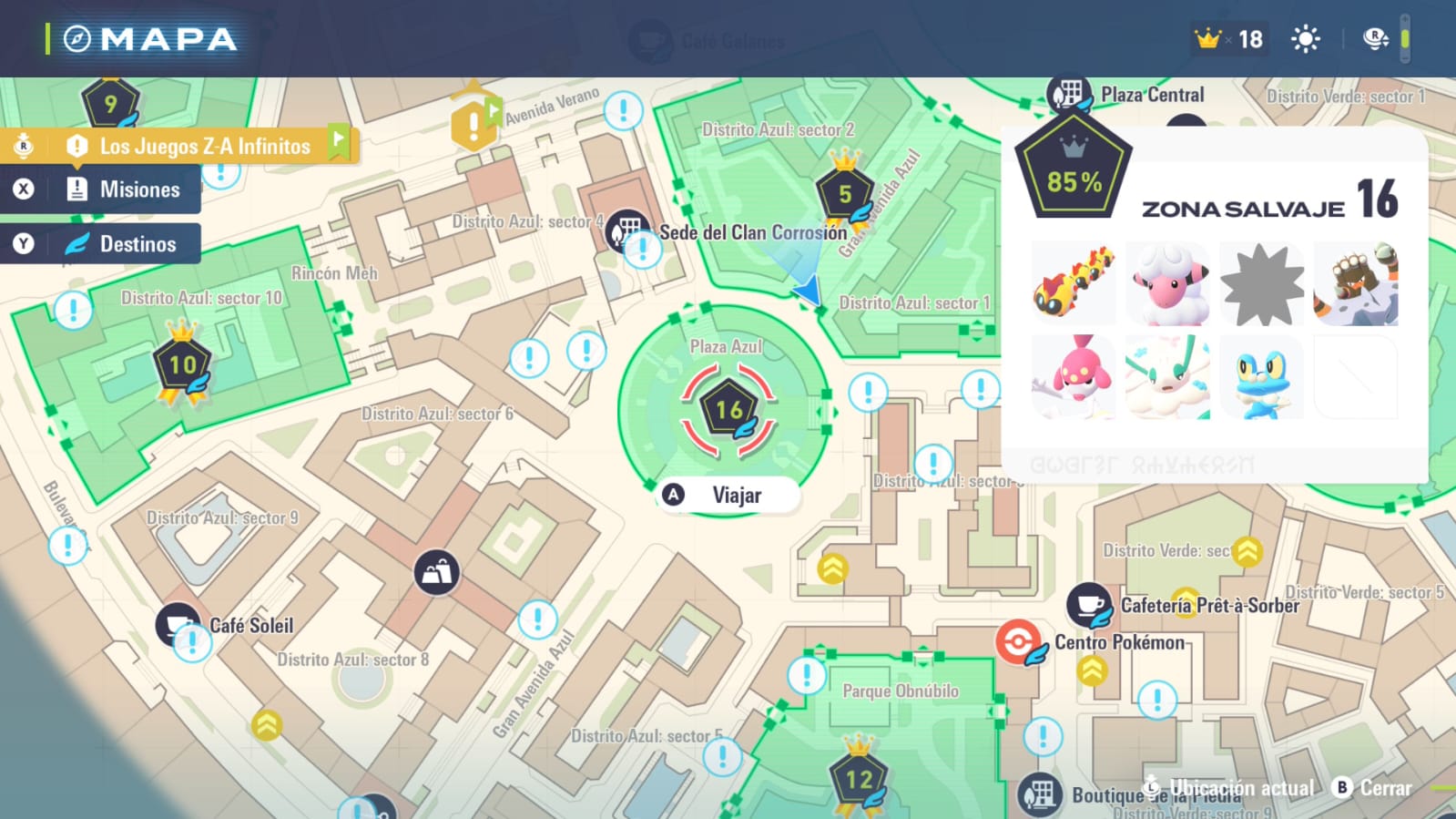Image resolution: width=1456 pixels, height=819 pixels.
Task: Click the Viajar travel button
Action: [728, 495]
